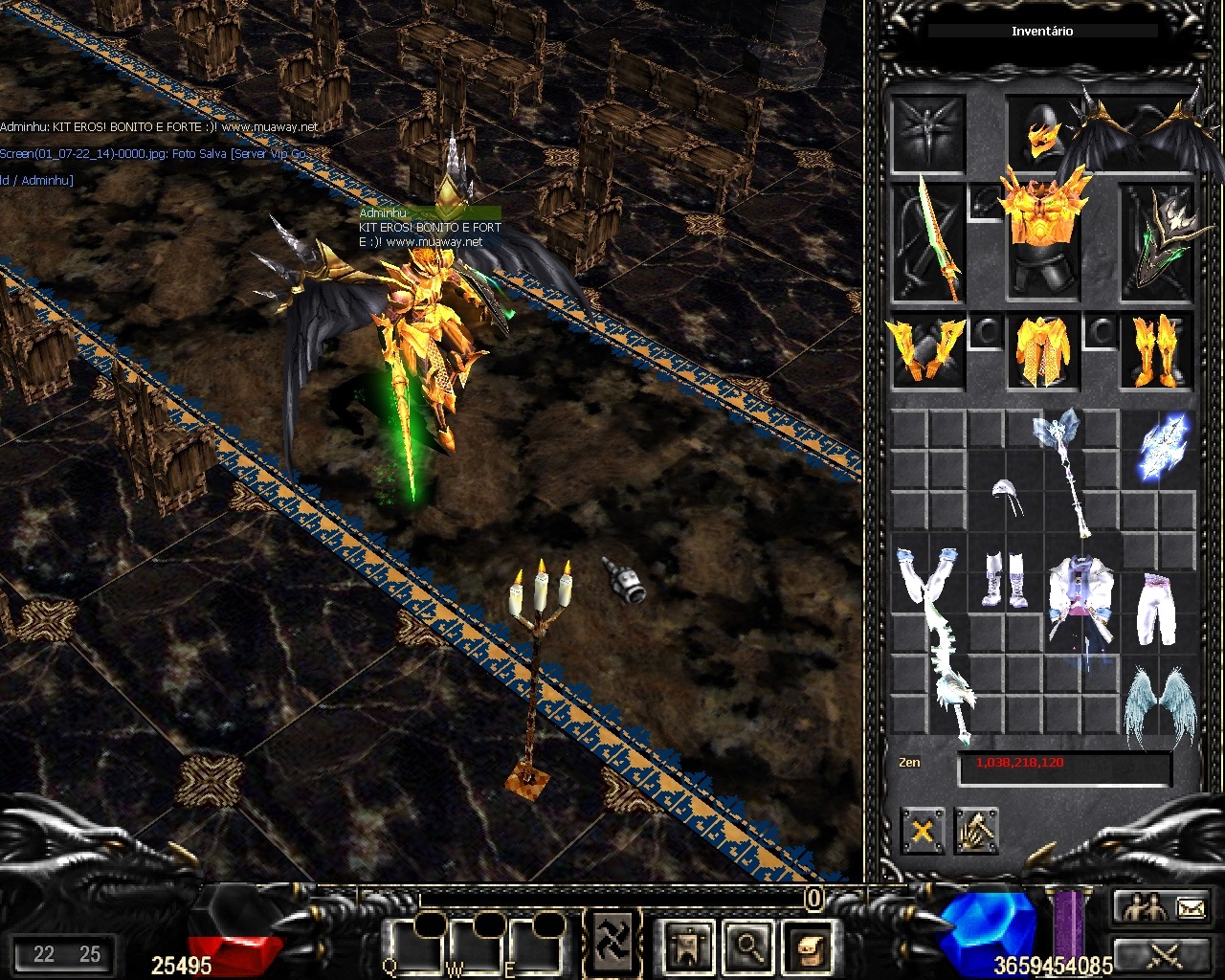Pick the glowing blue crystal item
1225x980 pixels.
coord(1161,447)
